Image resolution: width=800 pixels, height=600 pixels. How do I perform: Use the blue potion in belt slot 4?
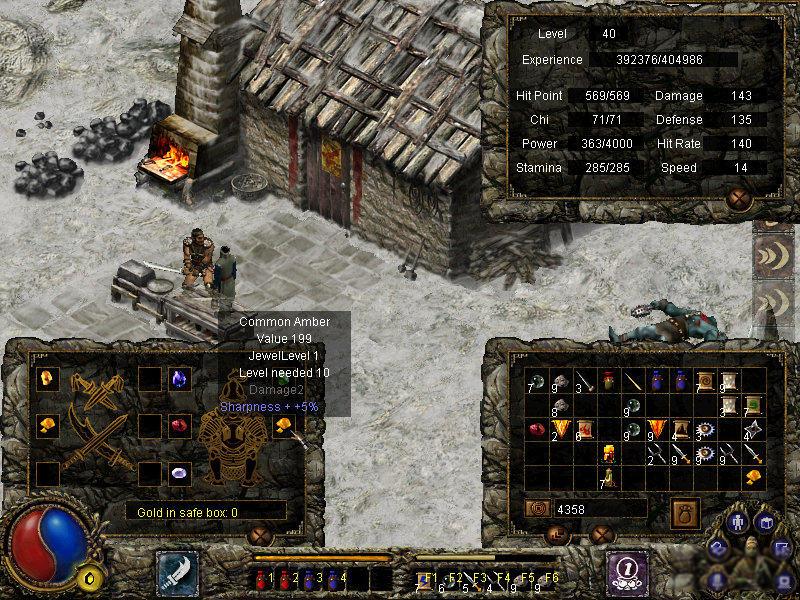click(x=334, y=577)
